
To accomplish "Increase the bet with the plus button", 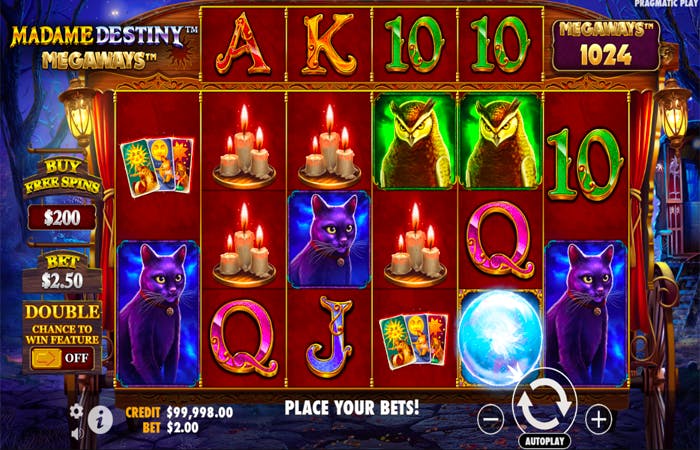I will tap(598, 418).
